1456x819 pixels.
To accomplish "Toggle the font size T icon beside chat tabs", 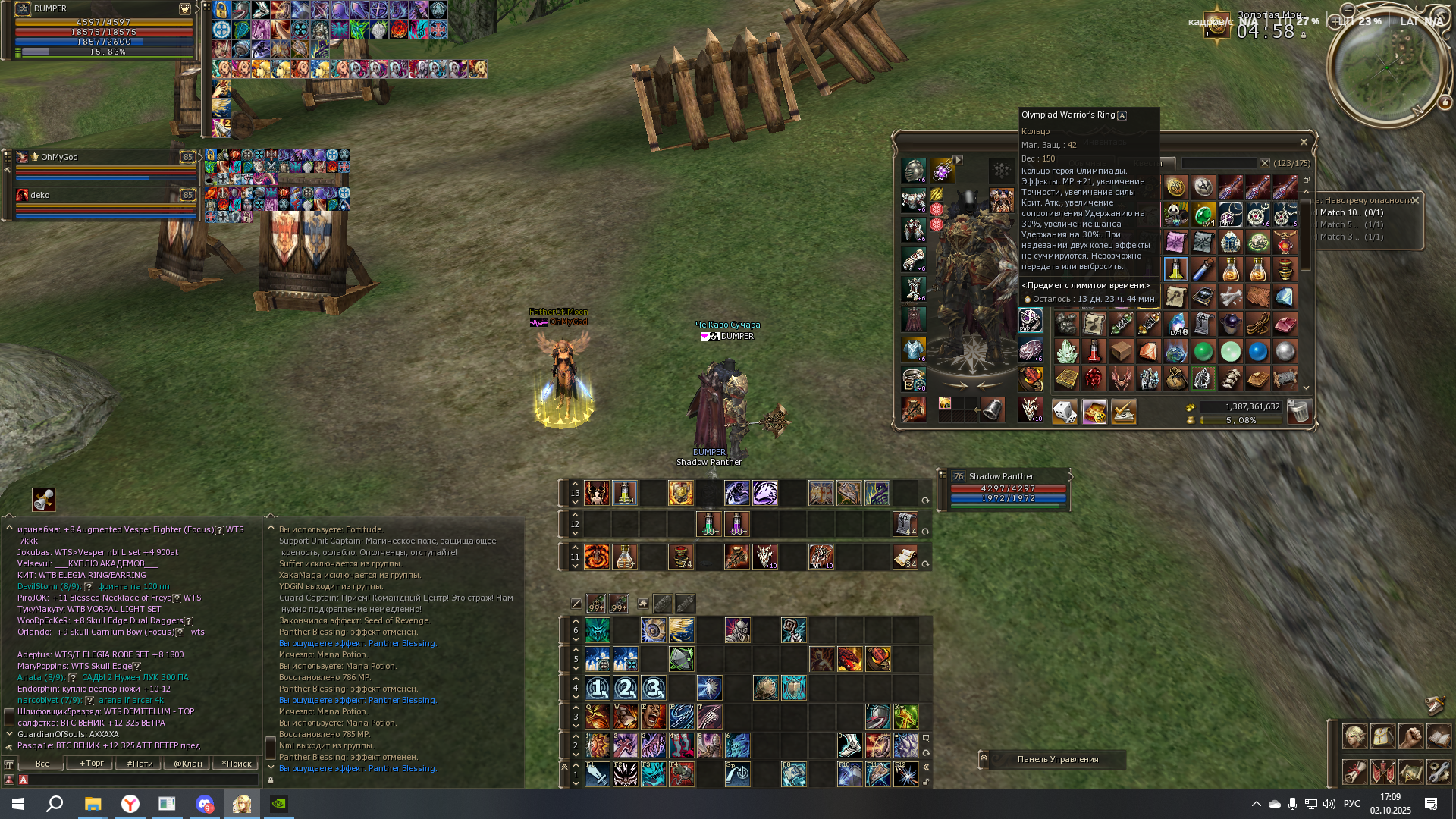I will tap(8, 764).
